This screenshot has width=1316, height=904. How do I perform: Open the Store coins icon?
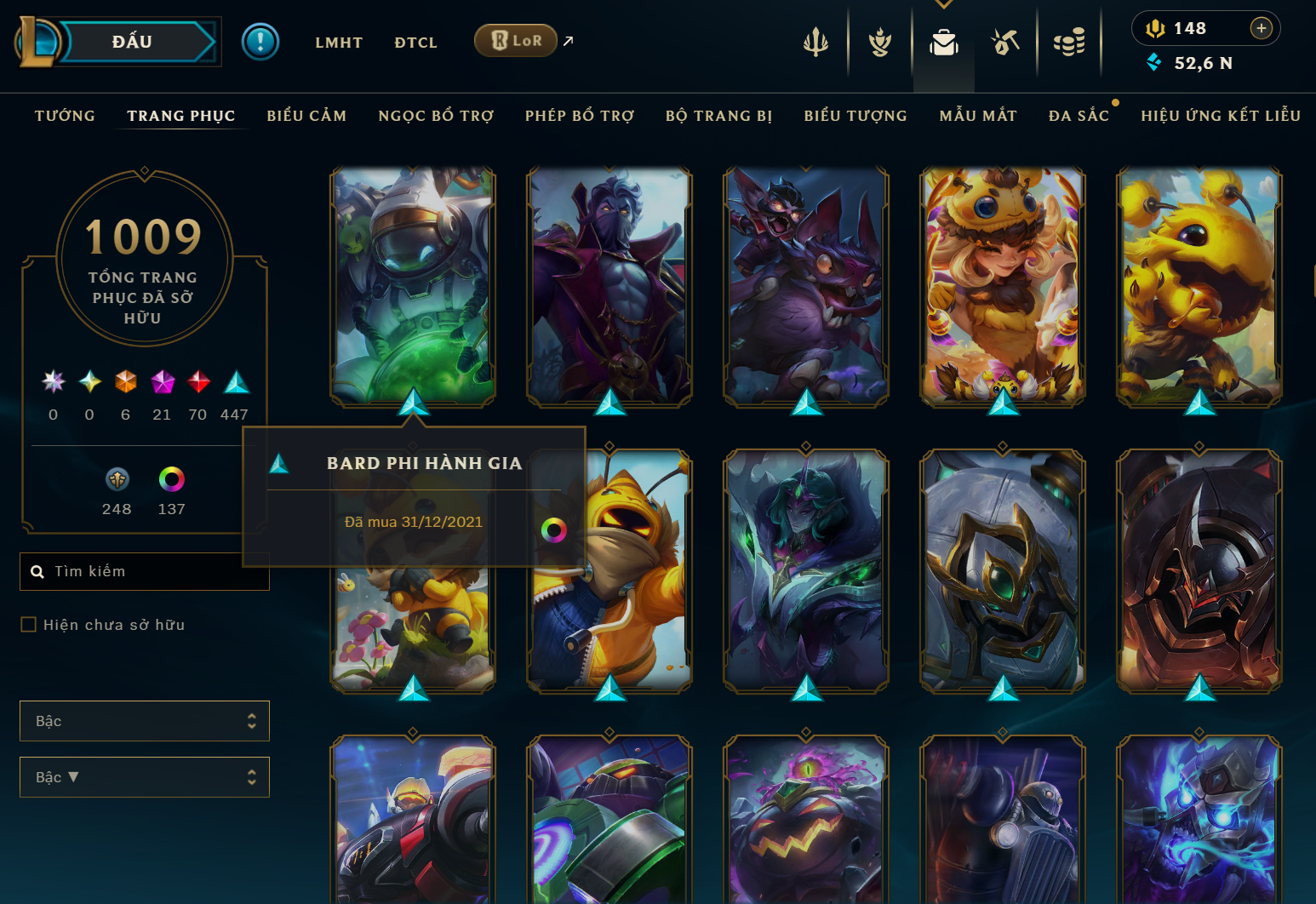[x=1069, y=41]
